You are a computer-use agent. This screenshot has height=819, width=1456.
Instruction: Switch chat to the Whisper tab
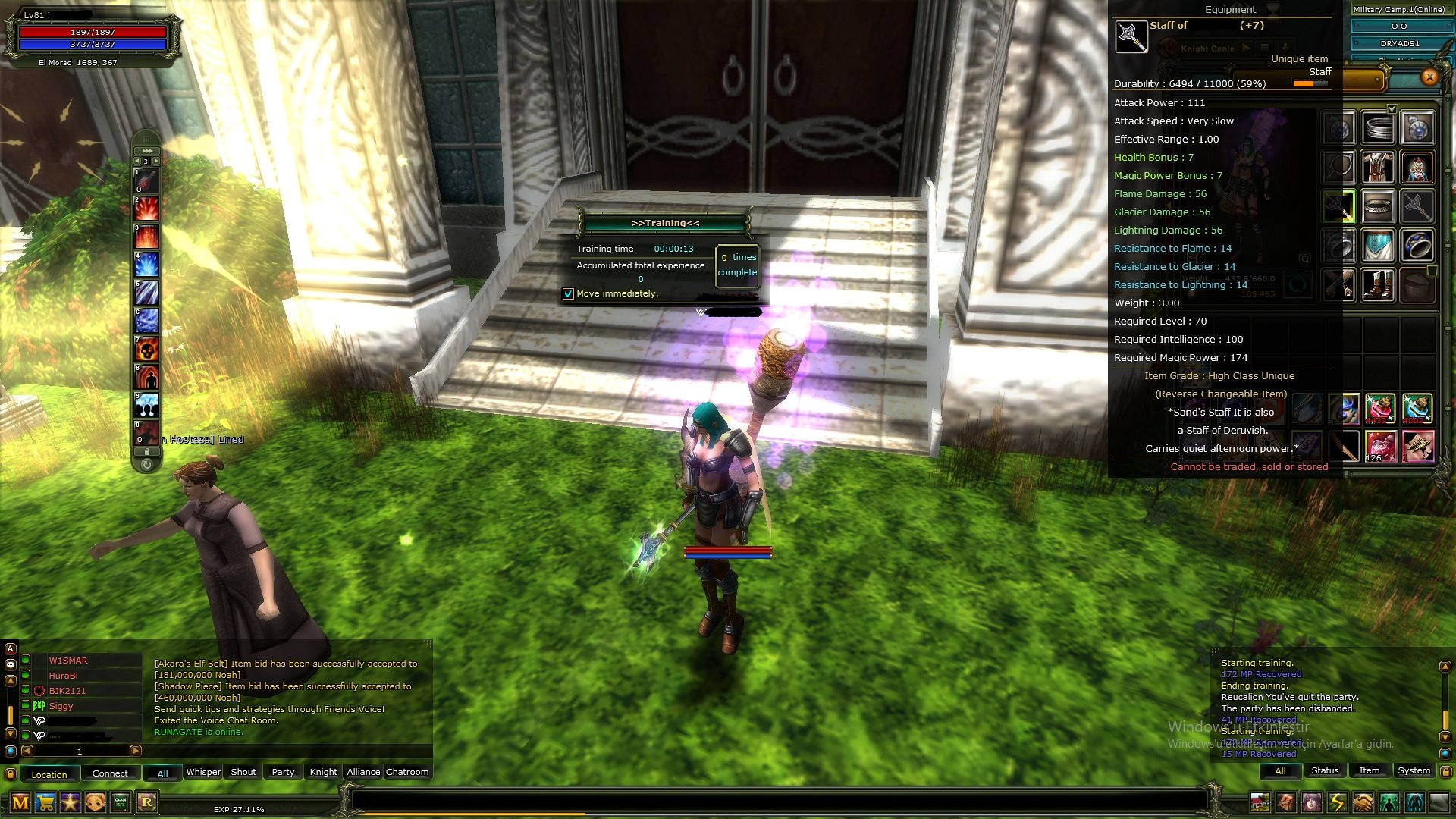(203, 772)
